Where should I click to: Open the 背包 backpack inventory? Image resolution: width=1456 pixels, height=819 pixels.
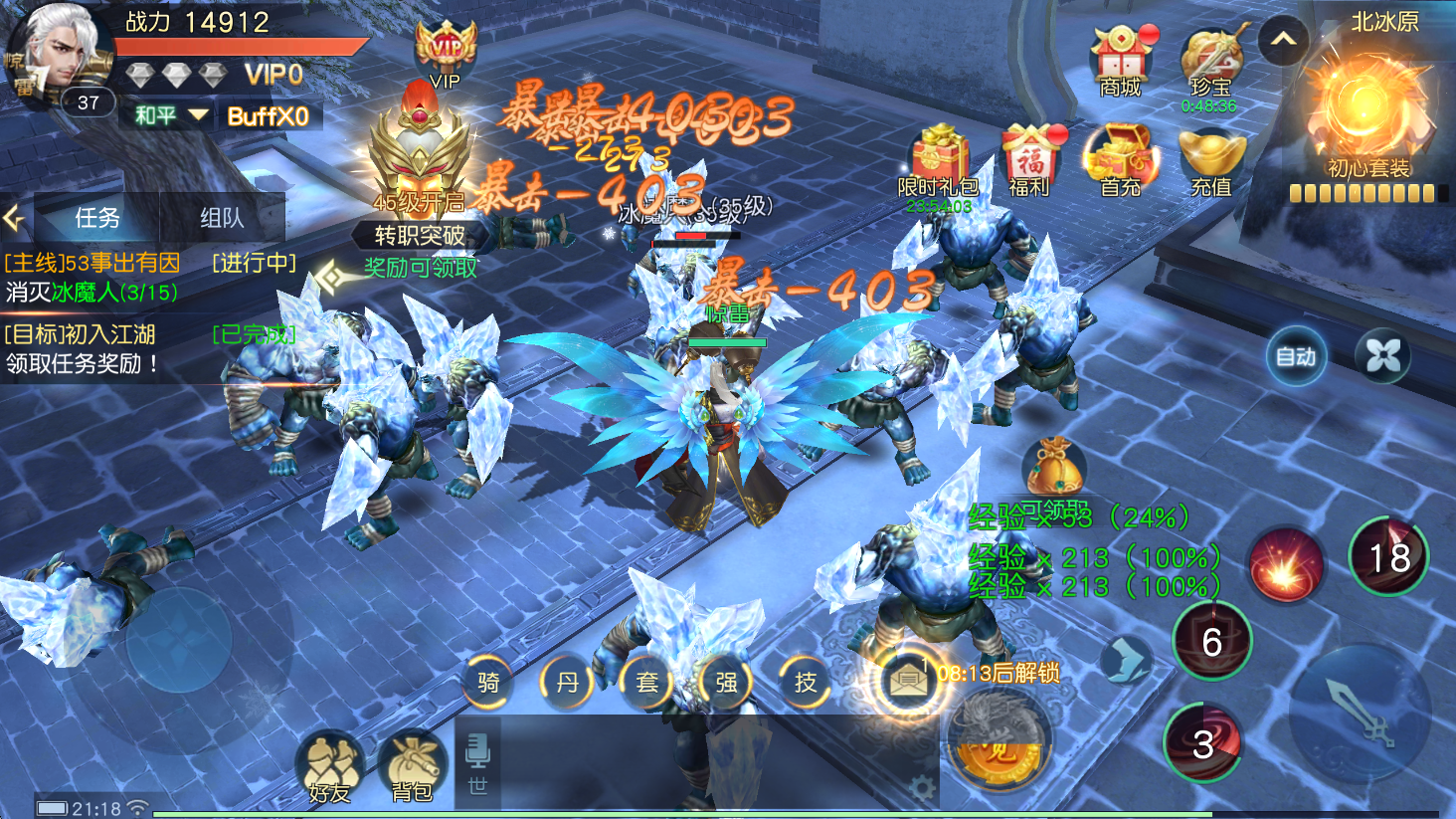[412, 769]
